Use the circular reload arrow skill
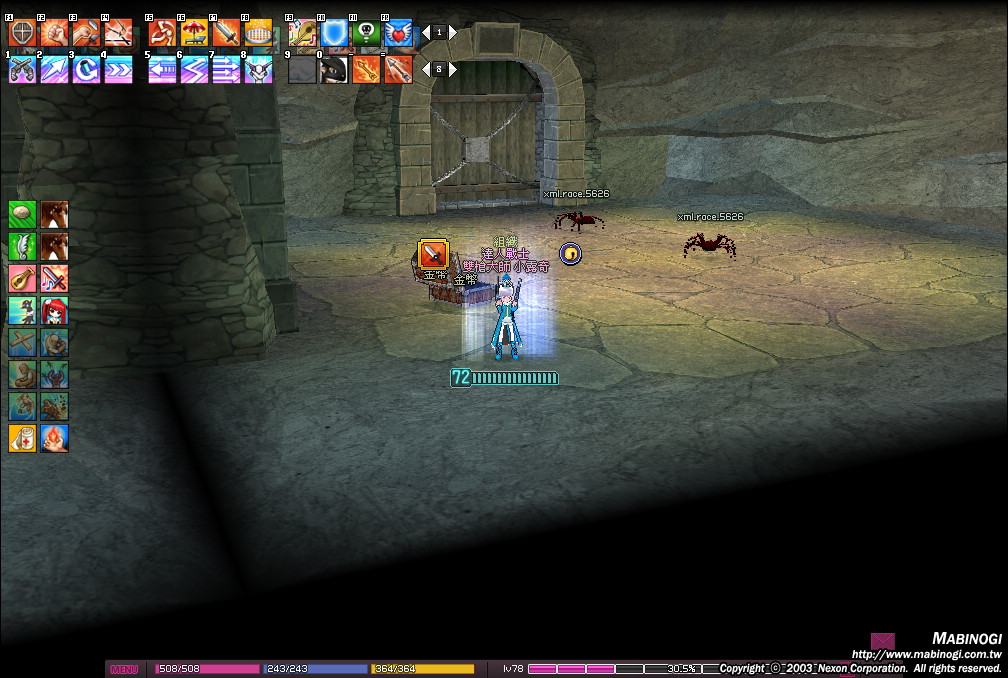 [86, 69]
